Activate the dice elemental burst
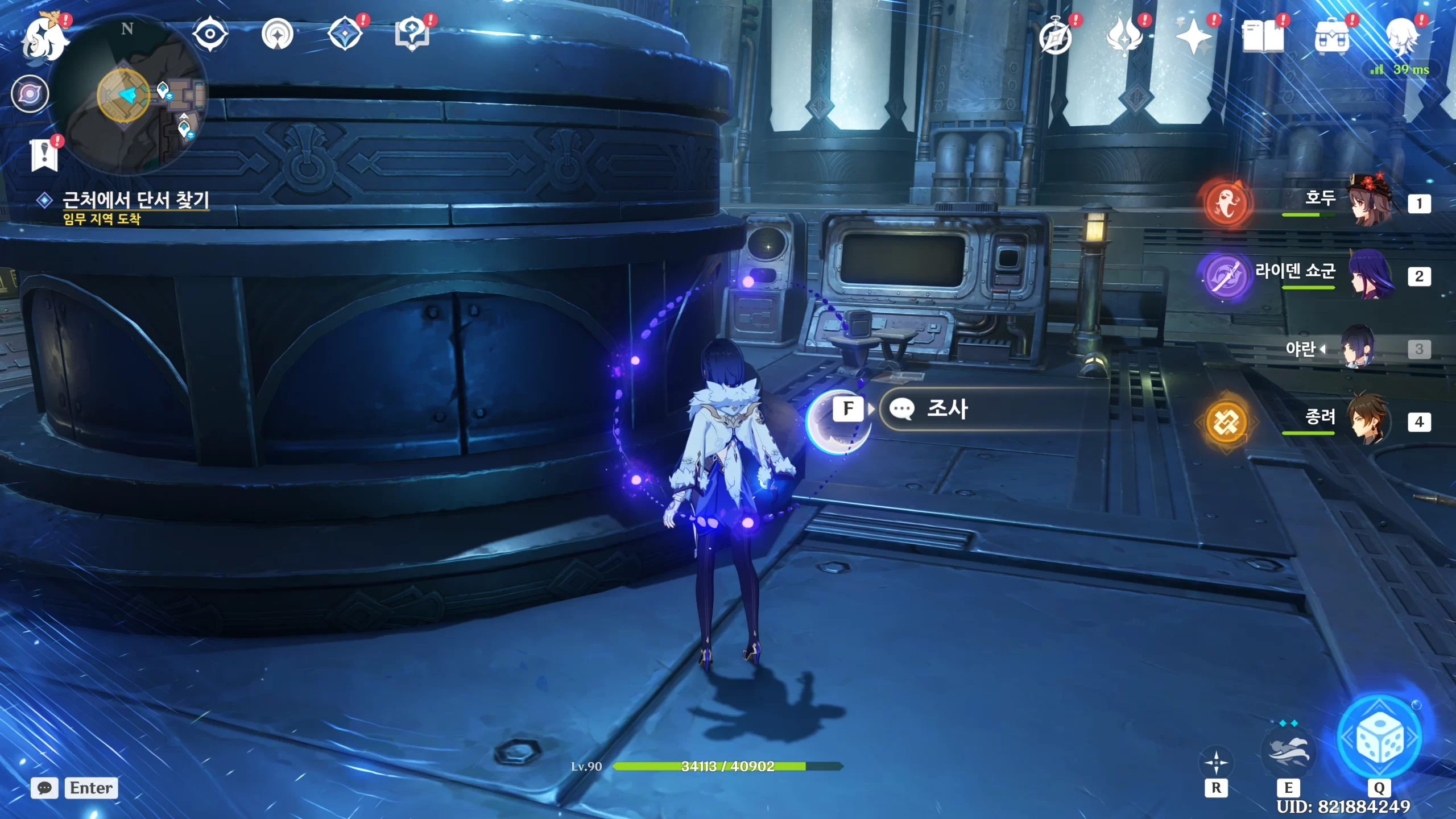1456x819 pixels. [x=1379, y=739]
